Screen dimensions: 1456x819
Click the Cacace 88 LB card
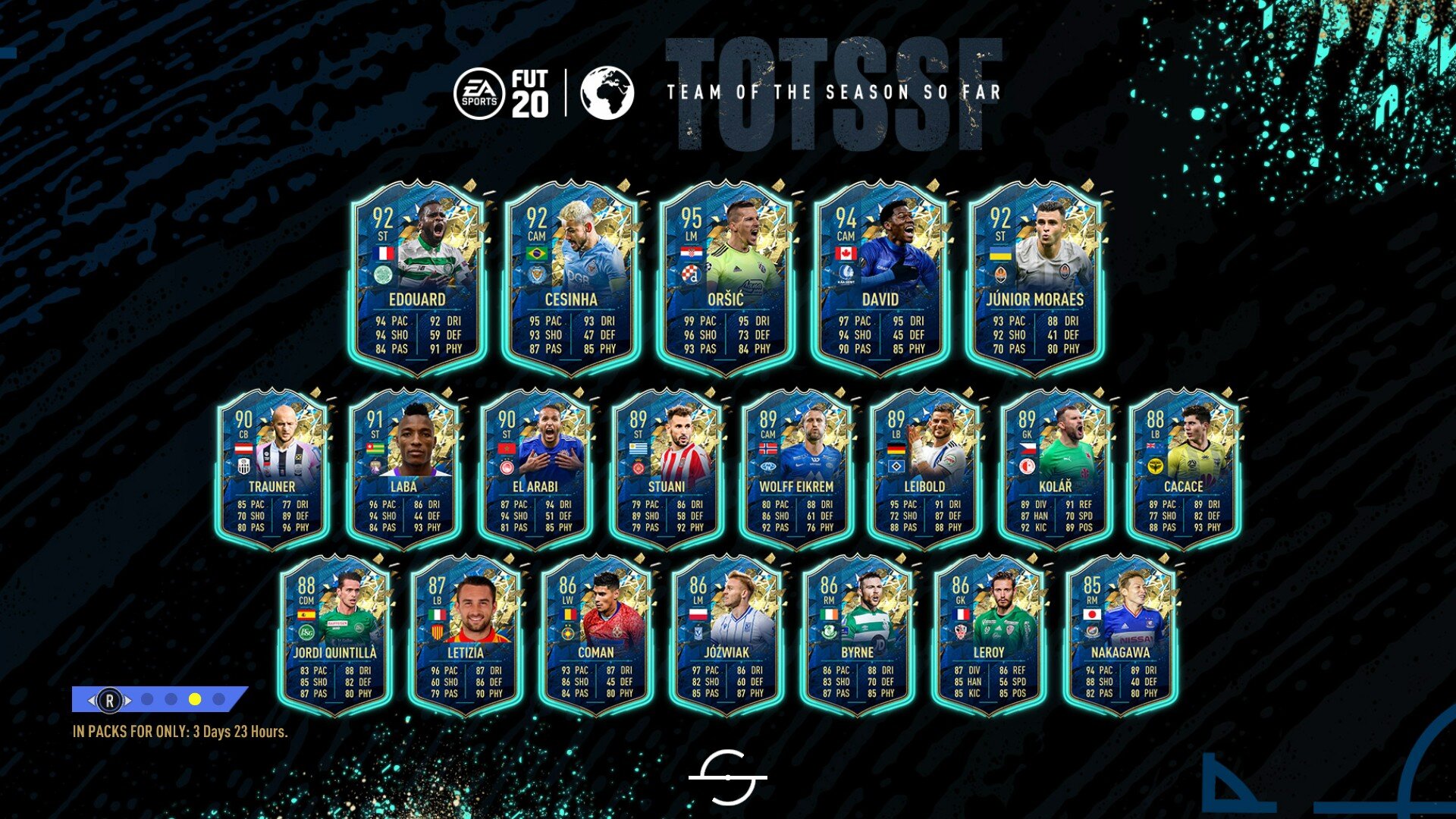[x=1184, y=470]
